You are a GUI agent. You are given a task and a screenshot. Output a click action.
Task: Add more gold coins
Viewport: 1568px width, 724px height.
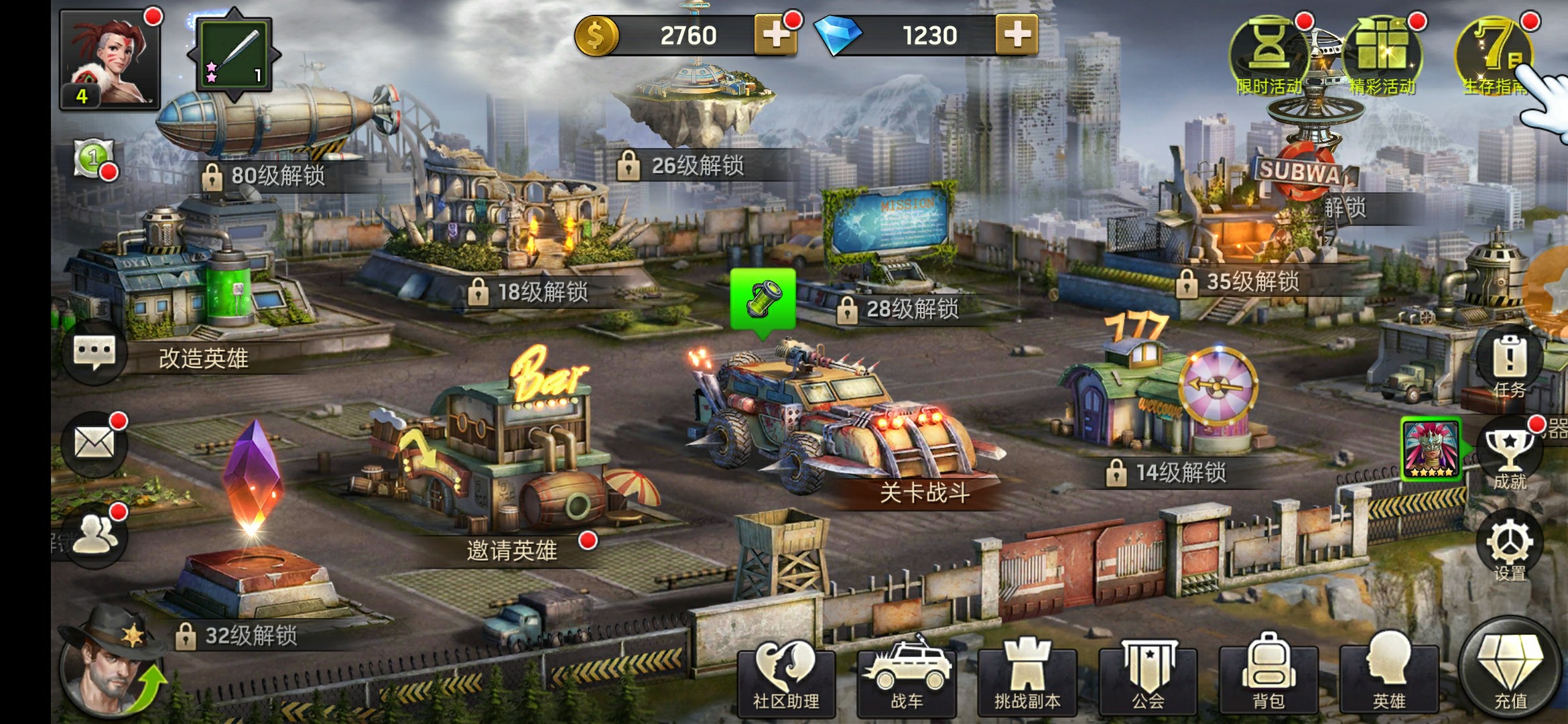775,35
